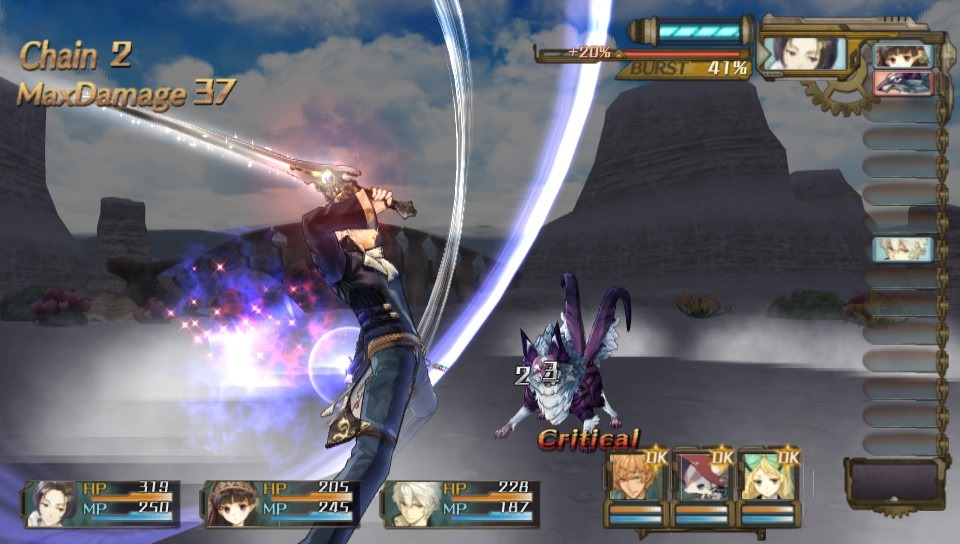960x544 pixels.
Task: Select the brown-haired girl's turn order portrait
Action: (x=903, y=56)
